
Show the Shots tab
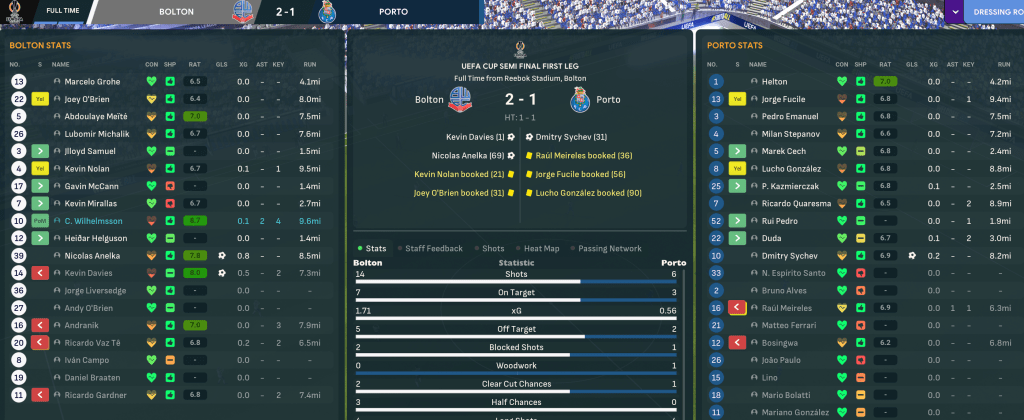[493, 248]
